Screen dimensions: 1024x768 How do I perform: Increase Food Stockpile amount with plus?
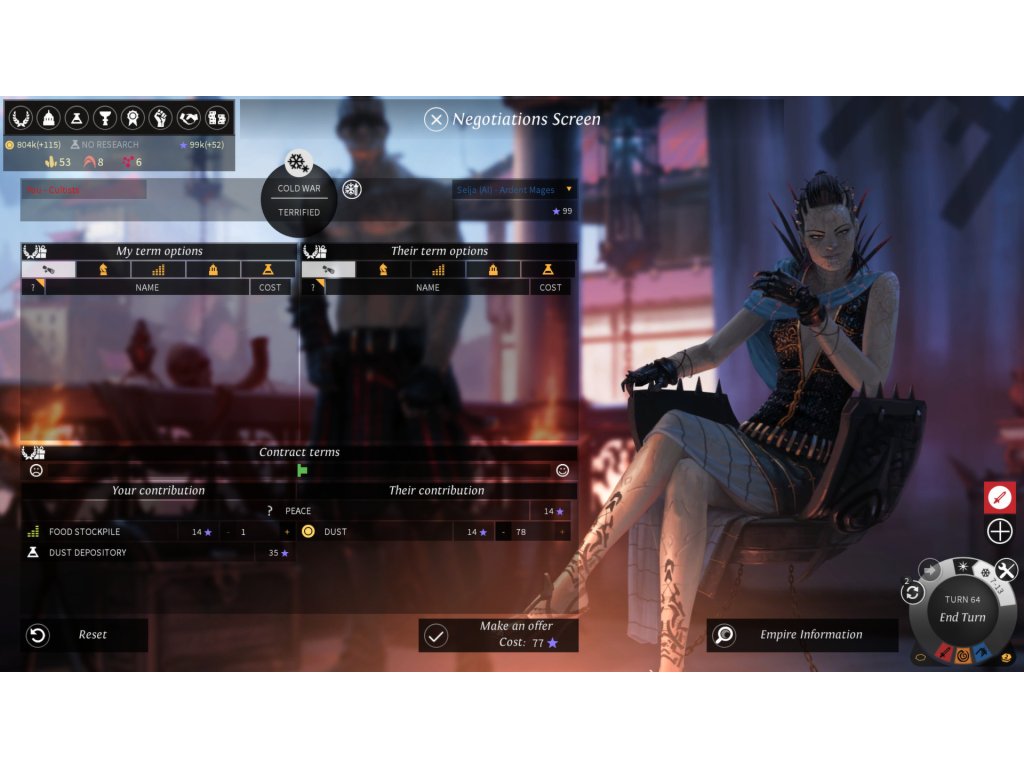[287, 532]
